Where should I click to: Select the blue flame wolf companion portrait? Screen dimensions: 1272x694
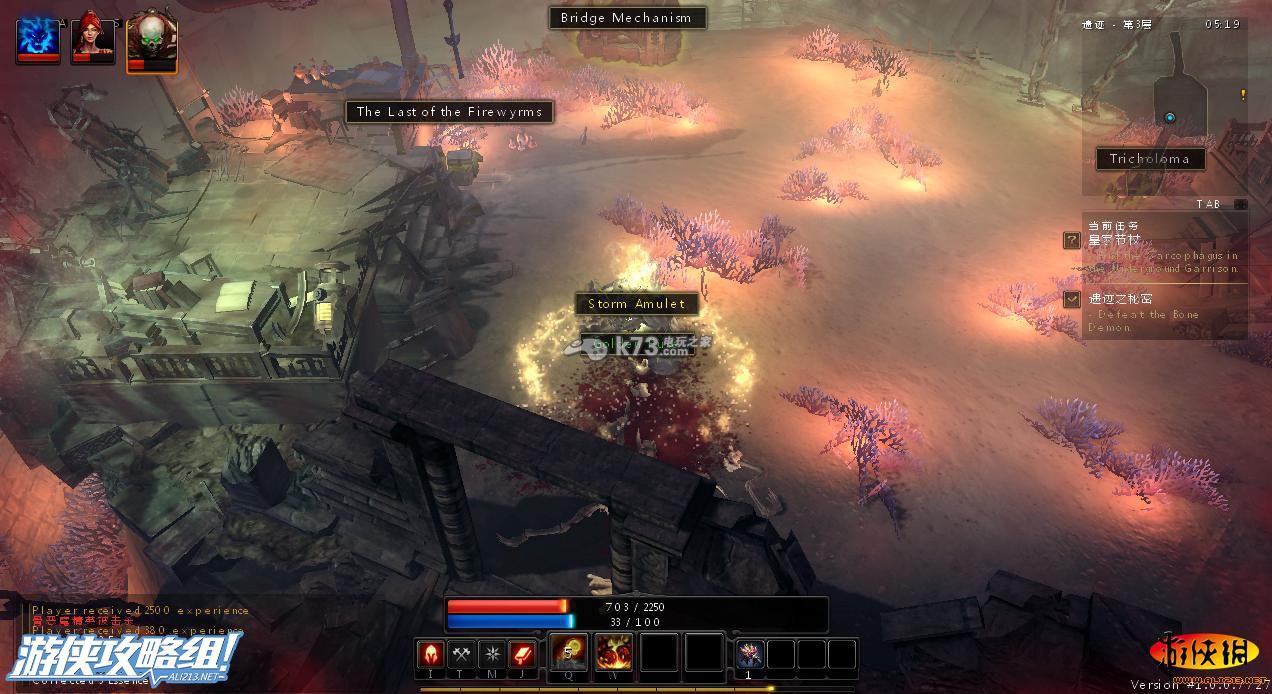pyautogui.click(x=38, y=39)
